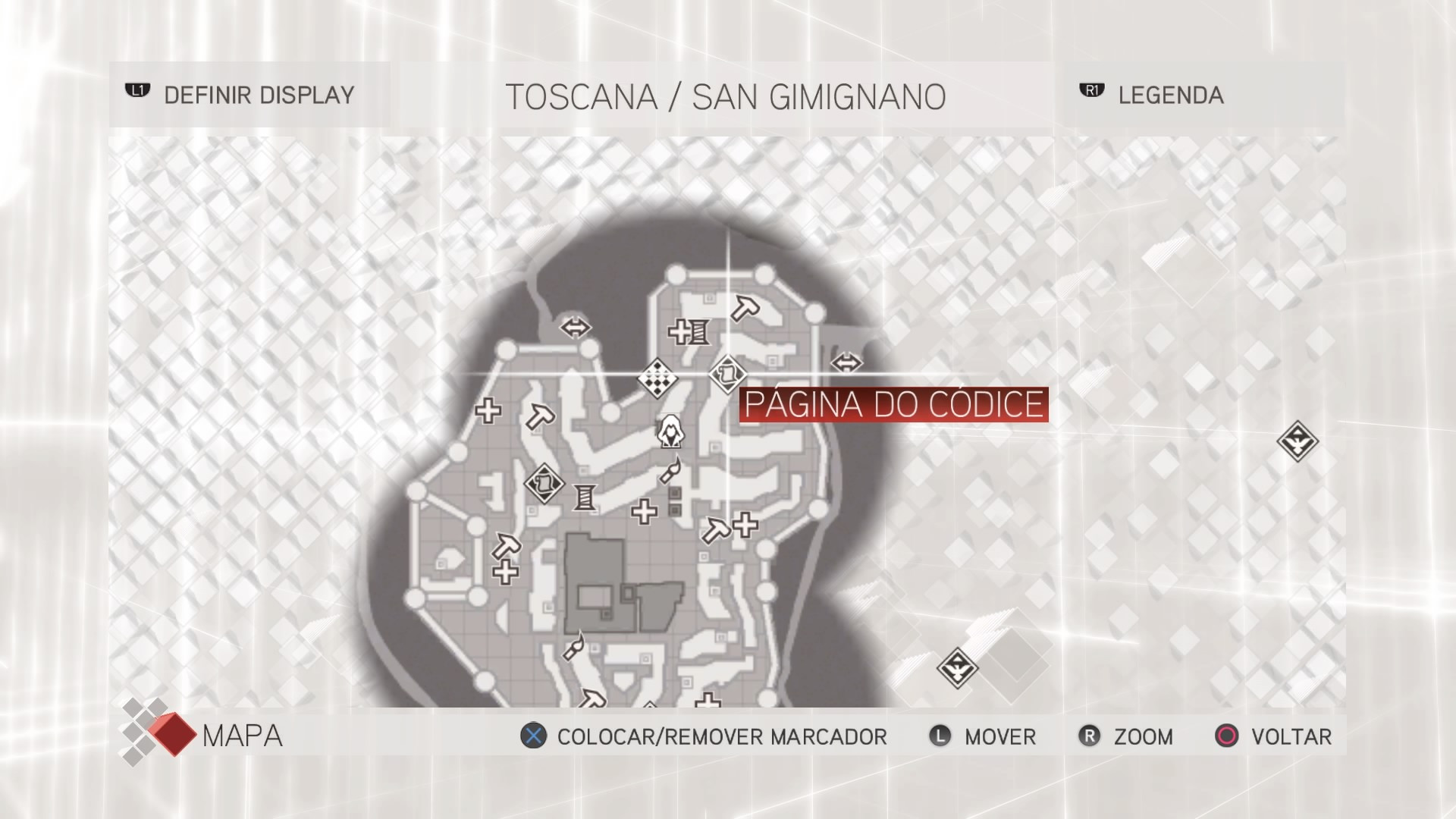The image size is (1456, 819).
Task: Select the checkered race flag diamond icon
Action: [x=659, y=378]
